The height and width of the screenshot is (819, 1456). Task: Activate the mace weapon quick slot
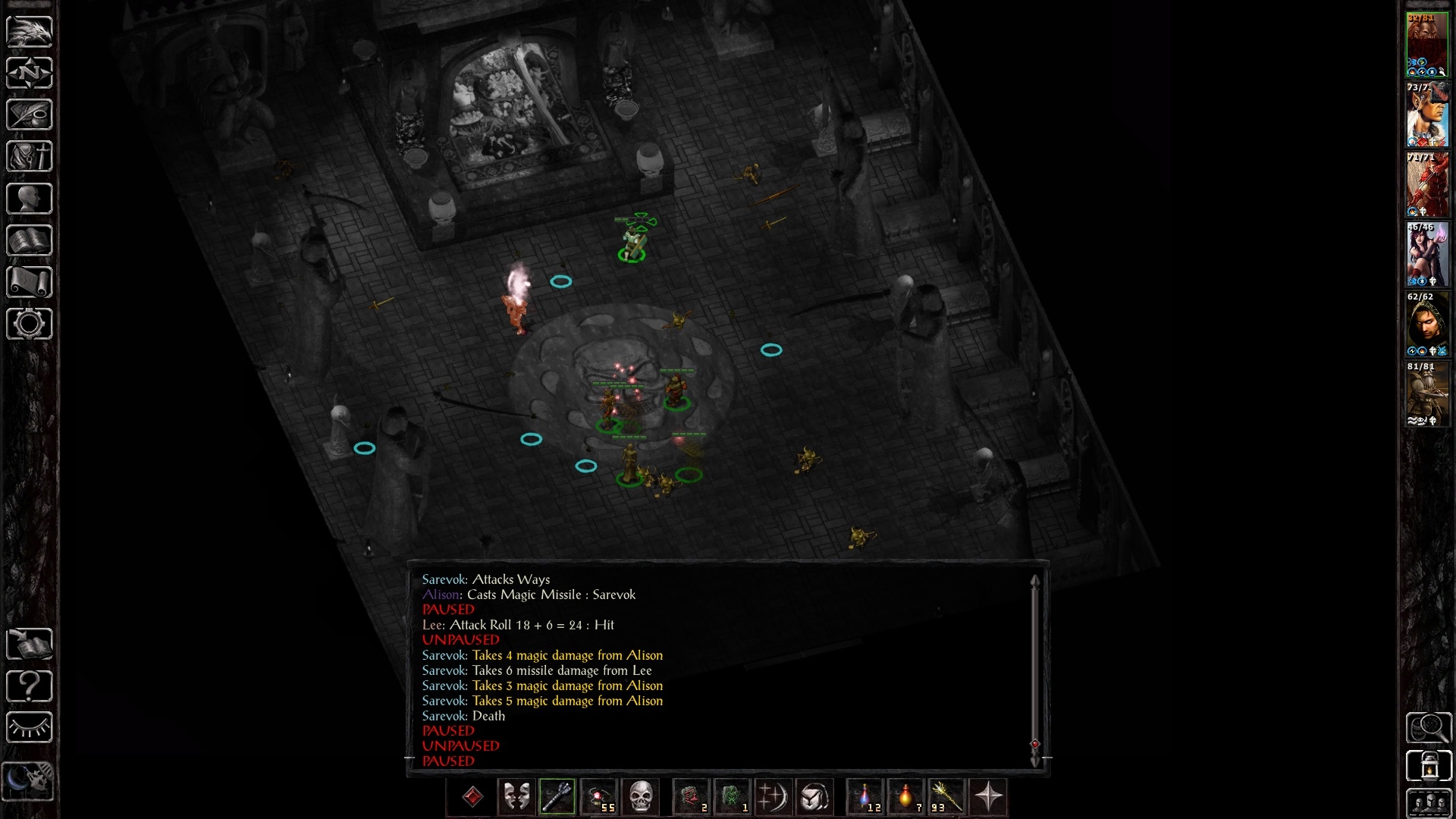[557, 797]
